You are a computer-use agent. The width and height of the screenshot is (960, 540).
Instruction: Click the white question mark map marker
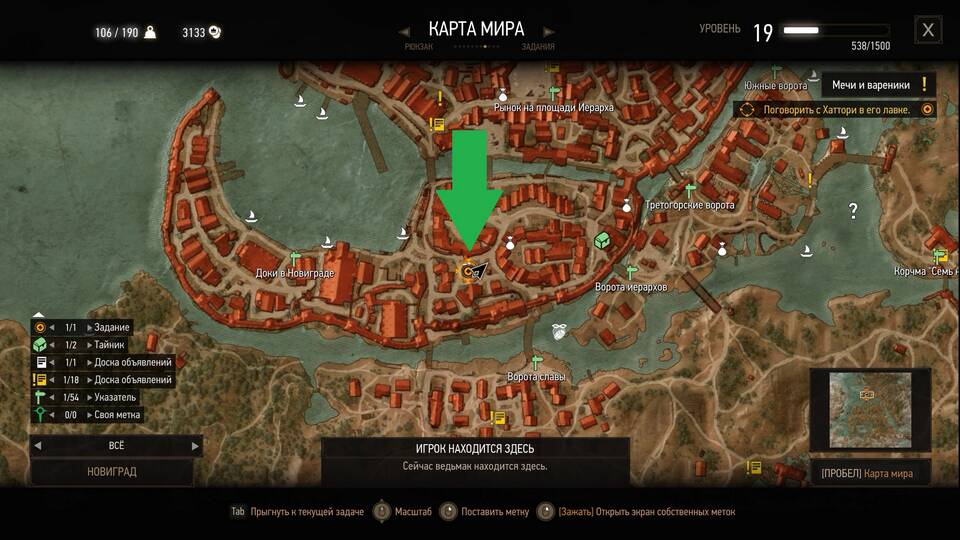pyautogui.click(x=853, y=211)
